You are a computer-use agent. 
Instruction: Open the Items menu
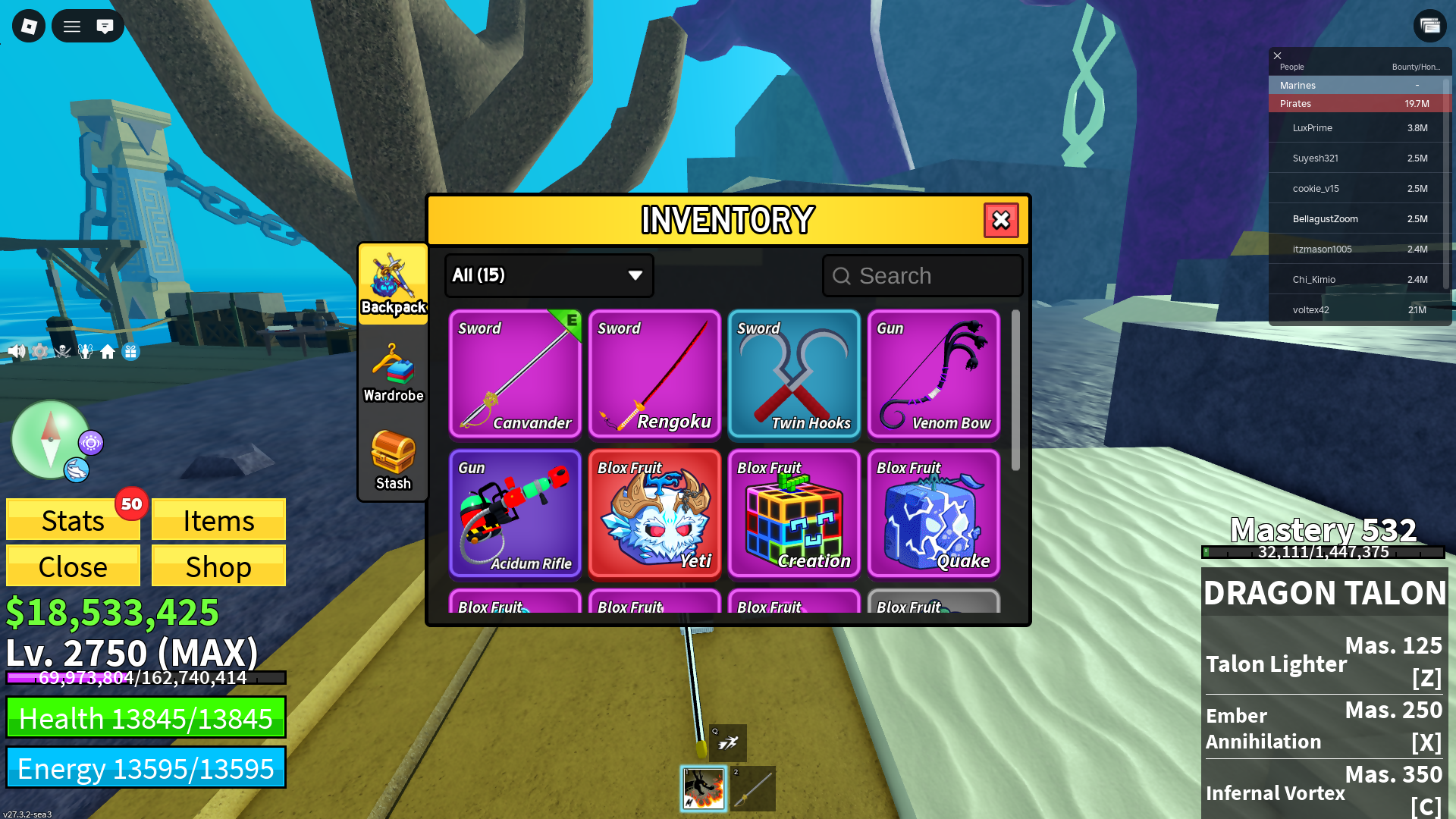point(218,520)
